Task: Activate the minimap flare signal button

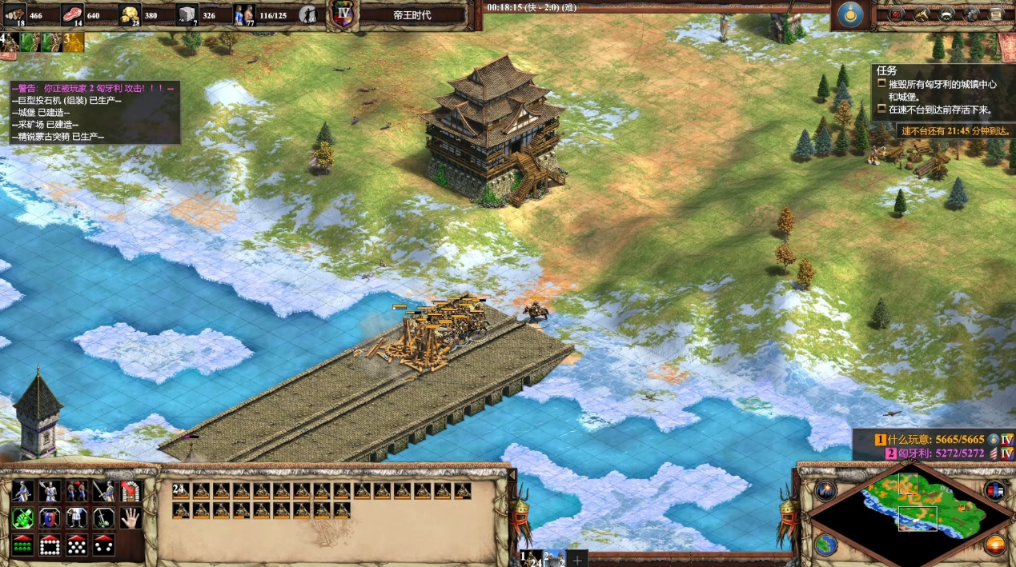Action: [x=825, y=490]
